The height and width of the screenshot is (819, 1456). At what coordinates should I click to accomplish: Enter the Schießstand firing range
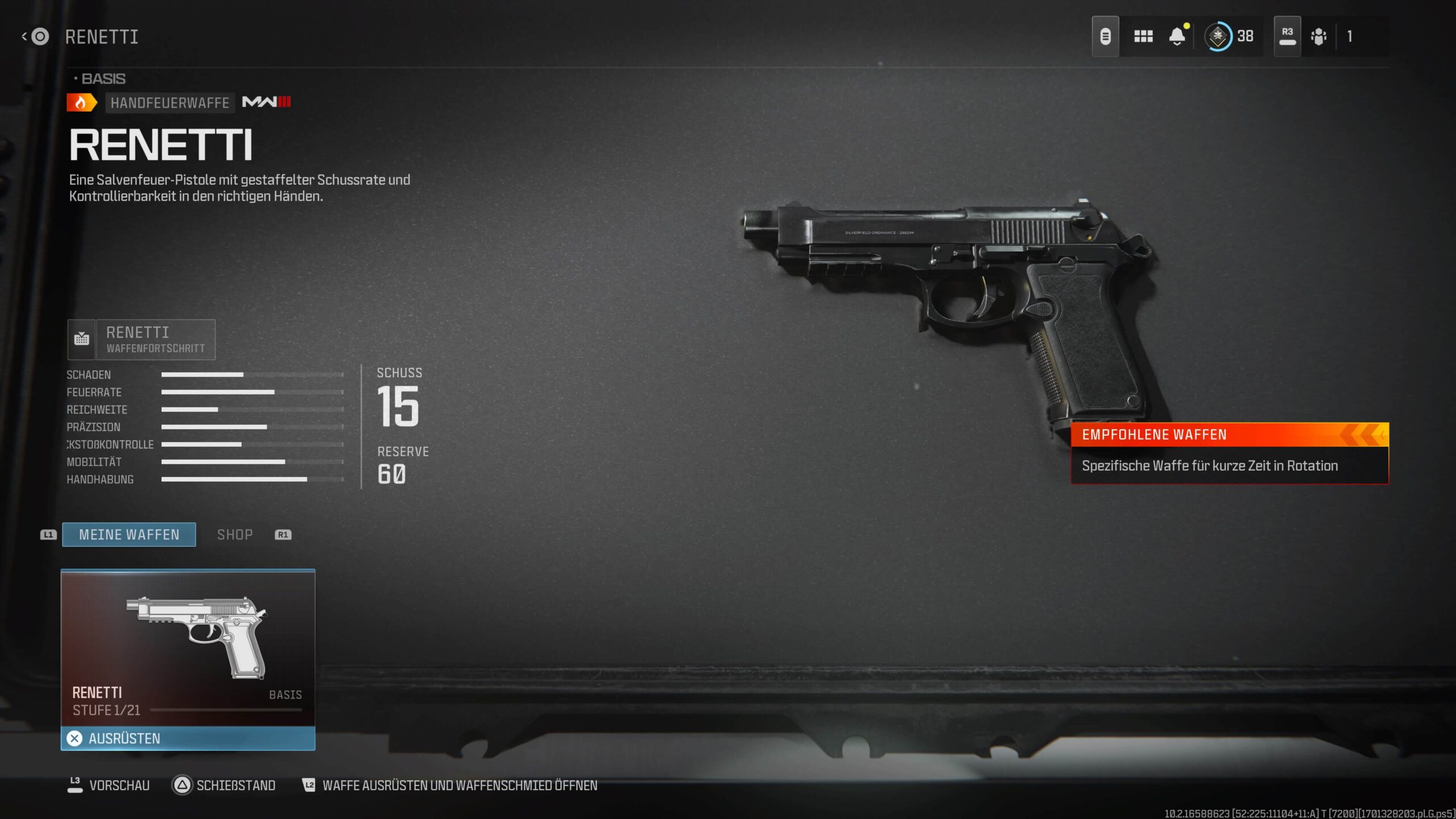pyautogui.click(x=224, y=785)
